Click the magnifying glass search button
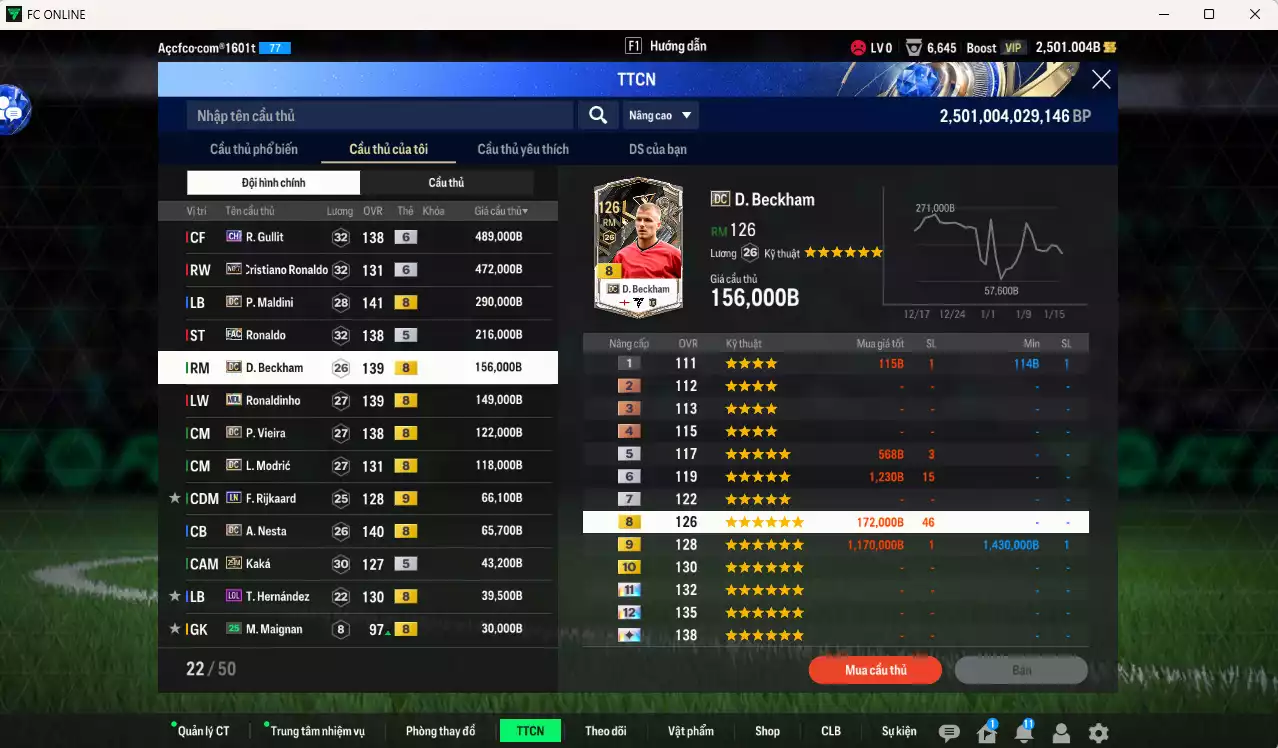 pos(598,116)
